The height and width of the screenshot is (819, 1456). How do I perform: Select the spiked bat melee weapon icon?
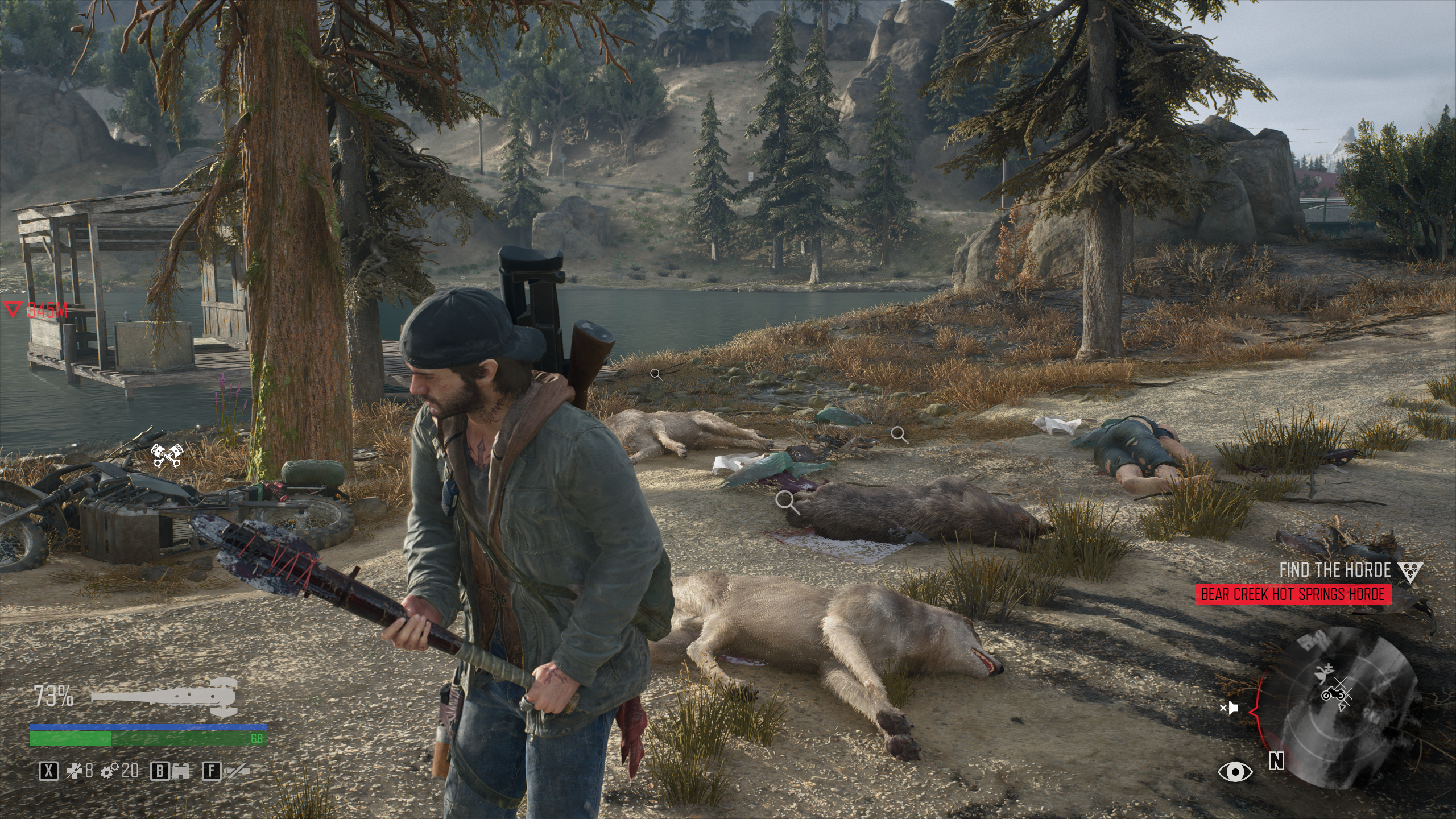click(x=164, y=696)
